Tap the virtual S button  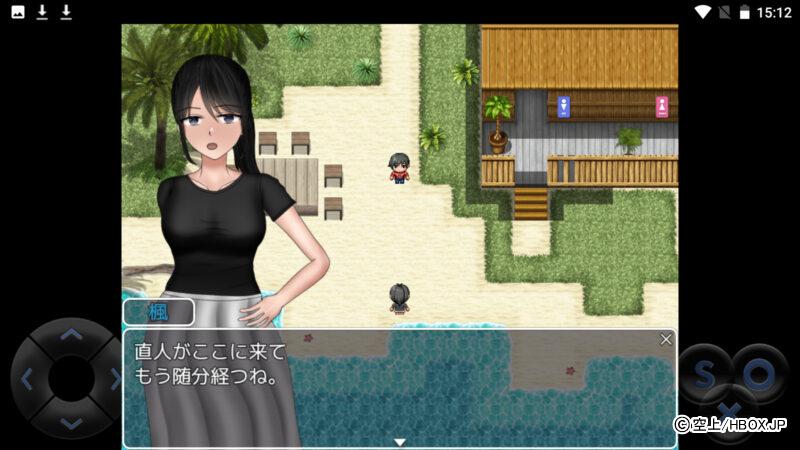(x=705, y=375)
